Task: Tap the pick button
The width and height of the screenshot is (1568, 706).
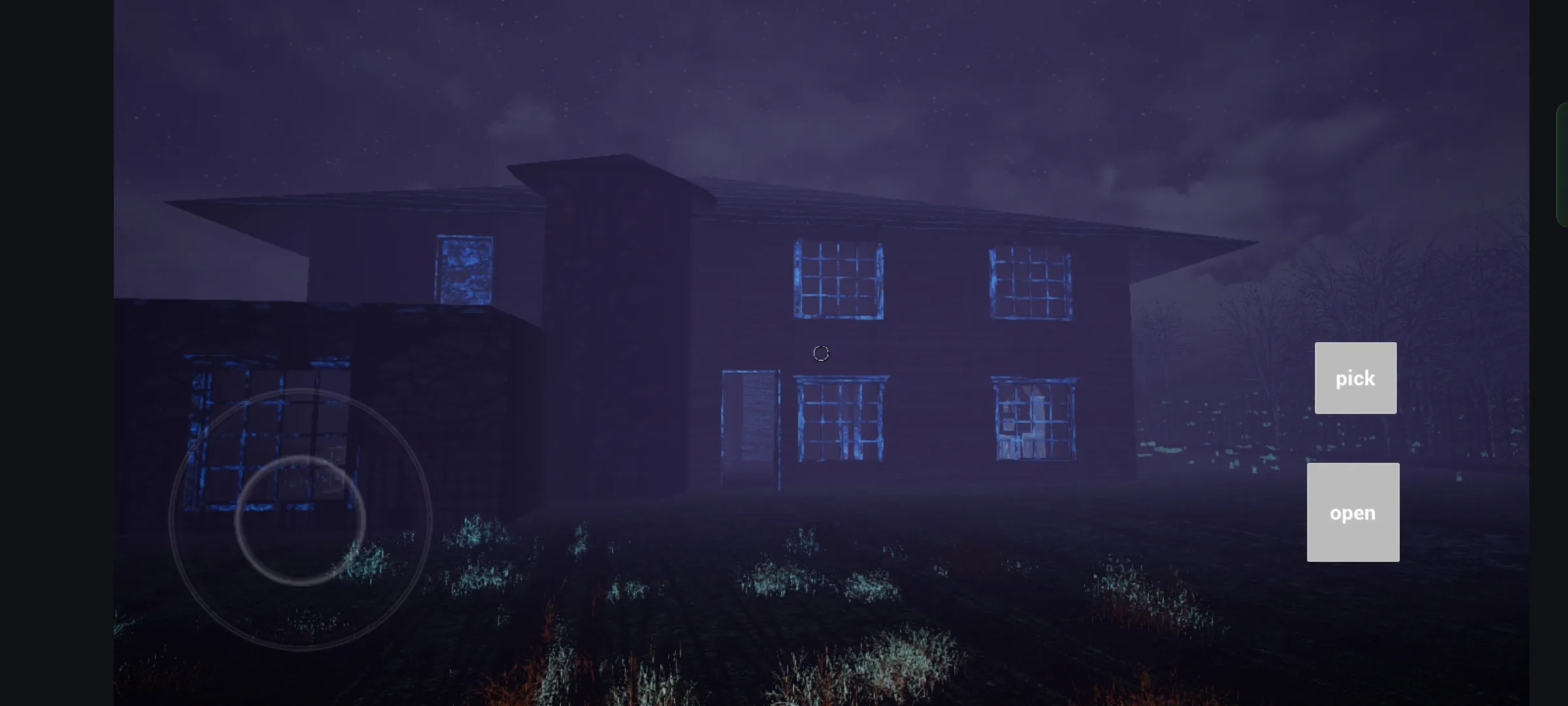Action: 1354,378
